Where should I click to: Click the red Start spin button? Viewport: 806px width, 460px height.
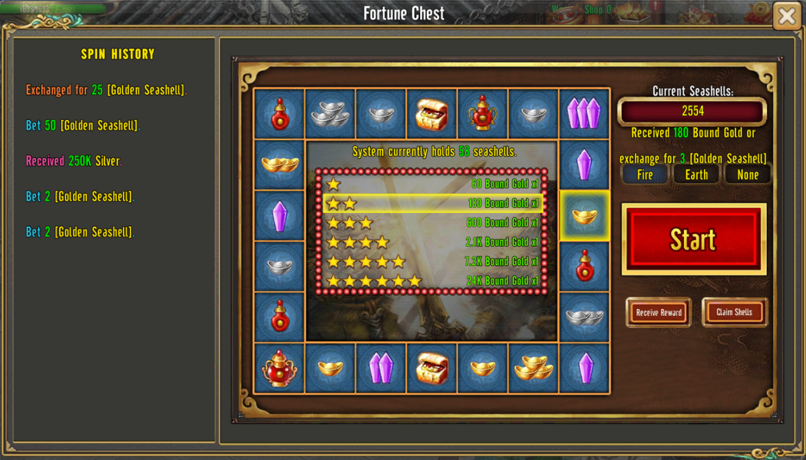click(693, 239)
